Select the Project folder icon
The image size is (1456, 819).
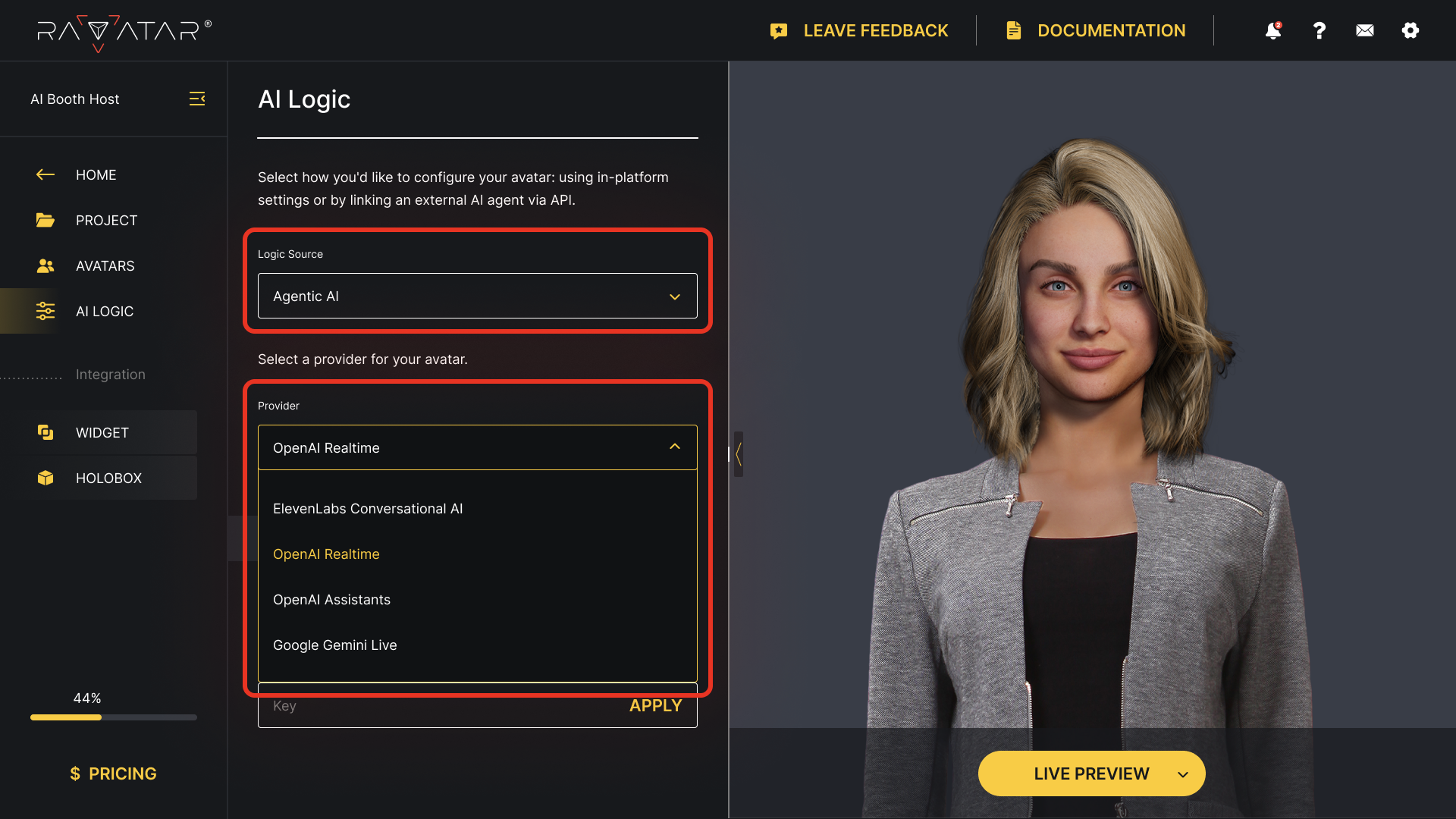point(45,220)
